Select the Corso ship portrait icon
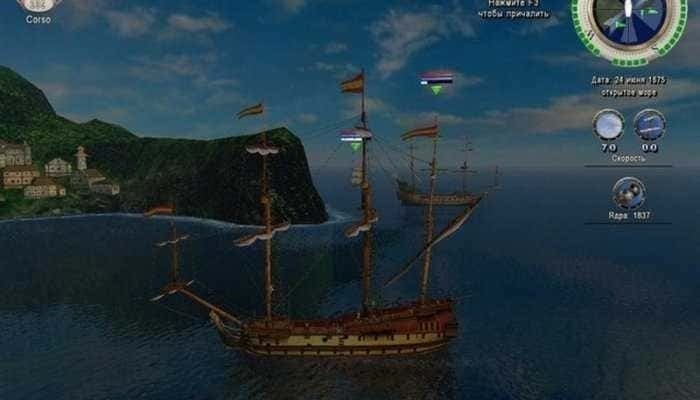Image resolution: width=700 pixels, height=400 pixels. click(x=38, y=4)
